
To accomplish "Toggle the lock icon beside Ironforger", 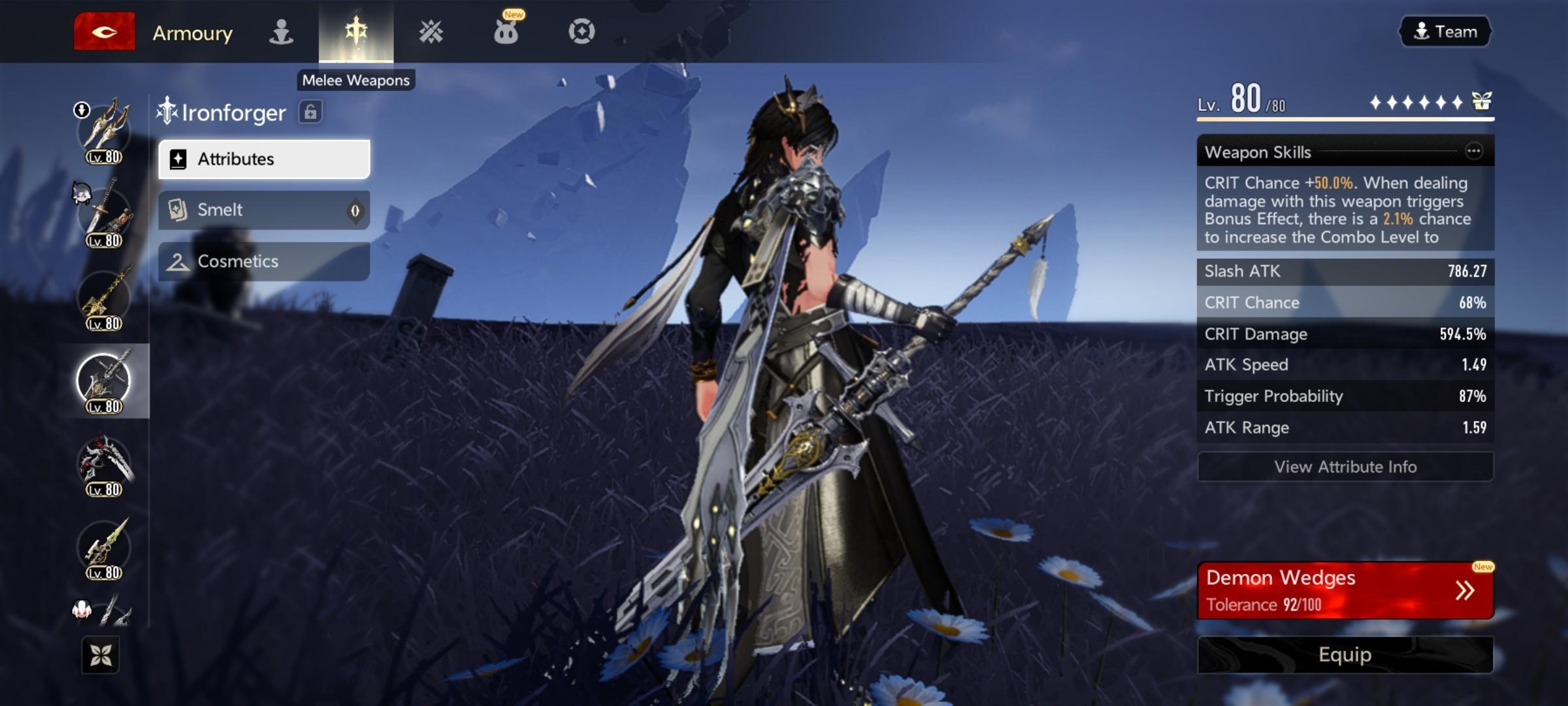I will [x=310, y=112].
